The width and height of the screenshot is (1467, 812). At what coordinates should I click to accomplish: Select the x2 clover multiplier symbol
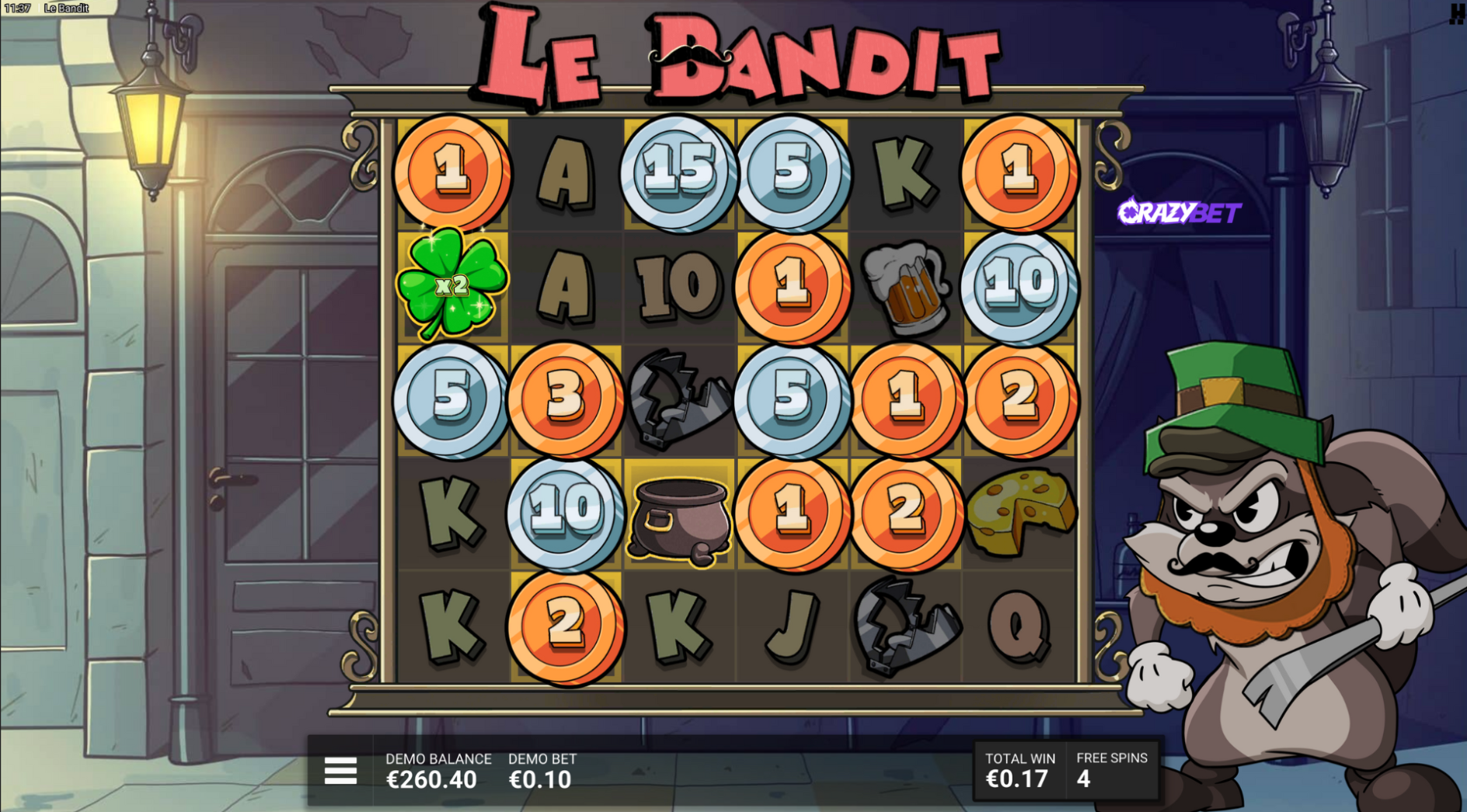coord(452,287)
